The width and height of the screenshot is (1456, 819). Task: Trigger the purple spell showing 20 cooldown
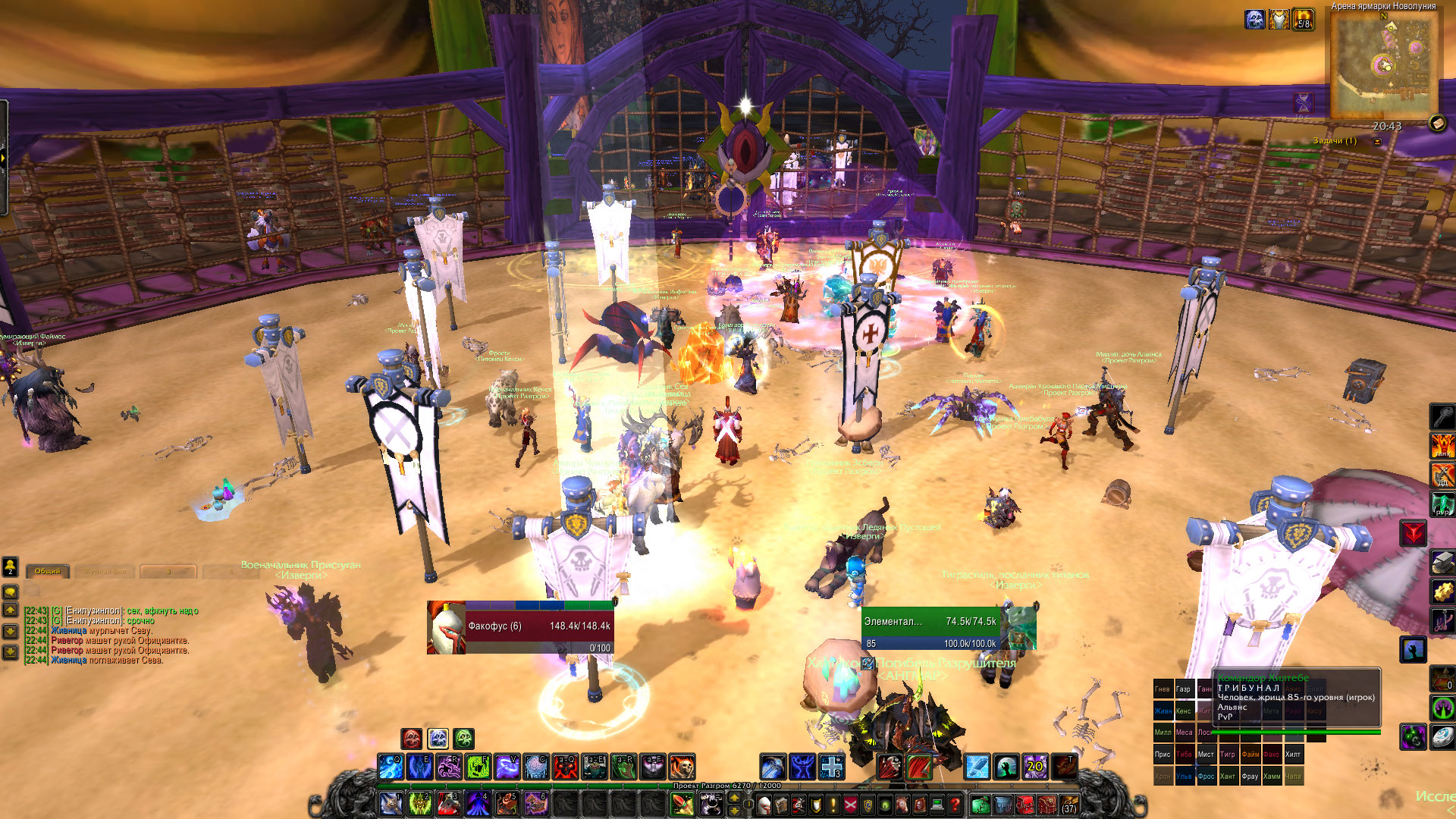coord(1035,767)
